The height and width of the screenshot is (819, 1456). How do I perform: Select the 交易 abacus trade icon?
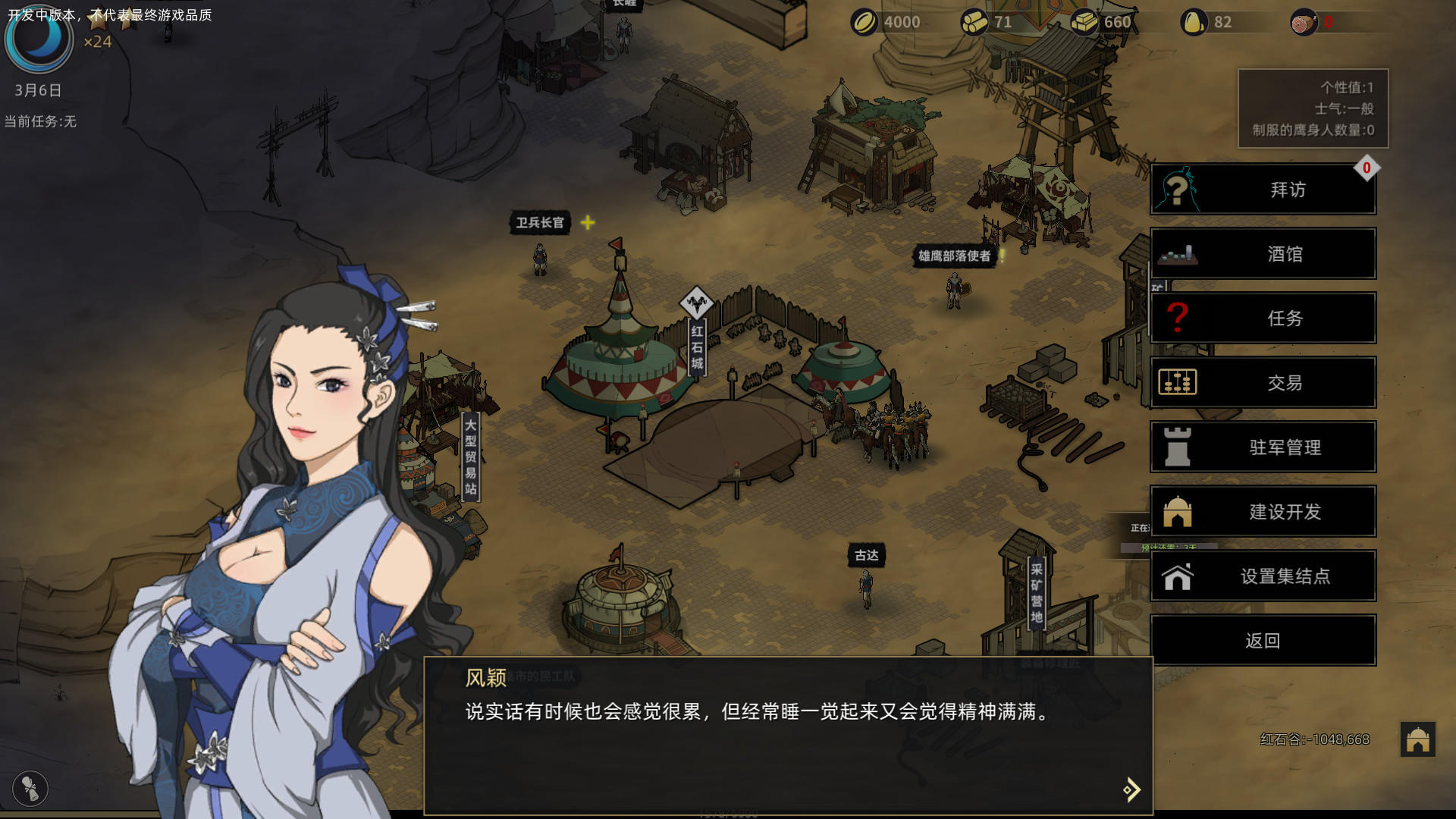tap(1178, 383)
